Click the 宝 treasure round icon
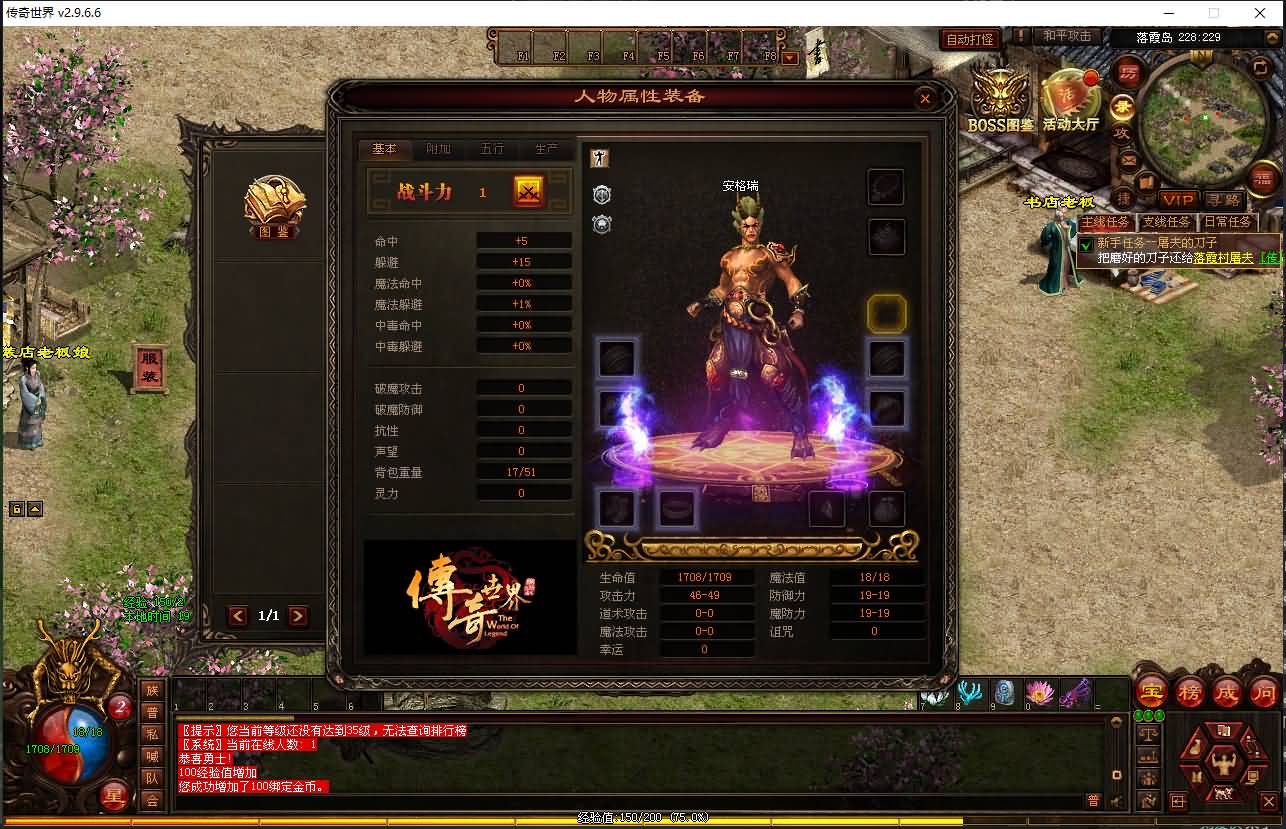Image resolution: width=1286 pixels, height=829 pixels. click(1150, 691)
